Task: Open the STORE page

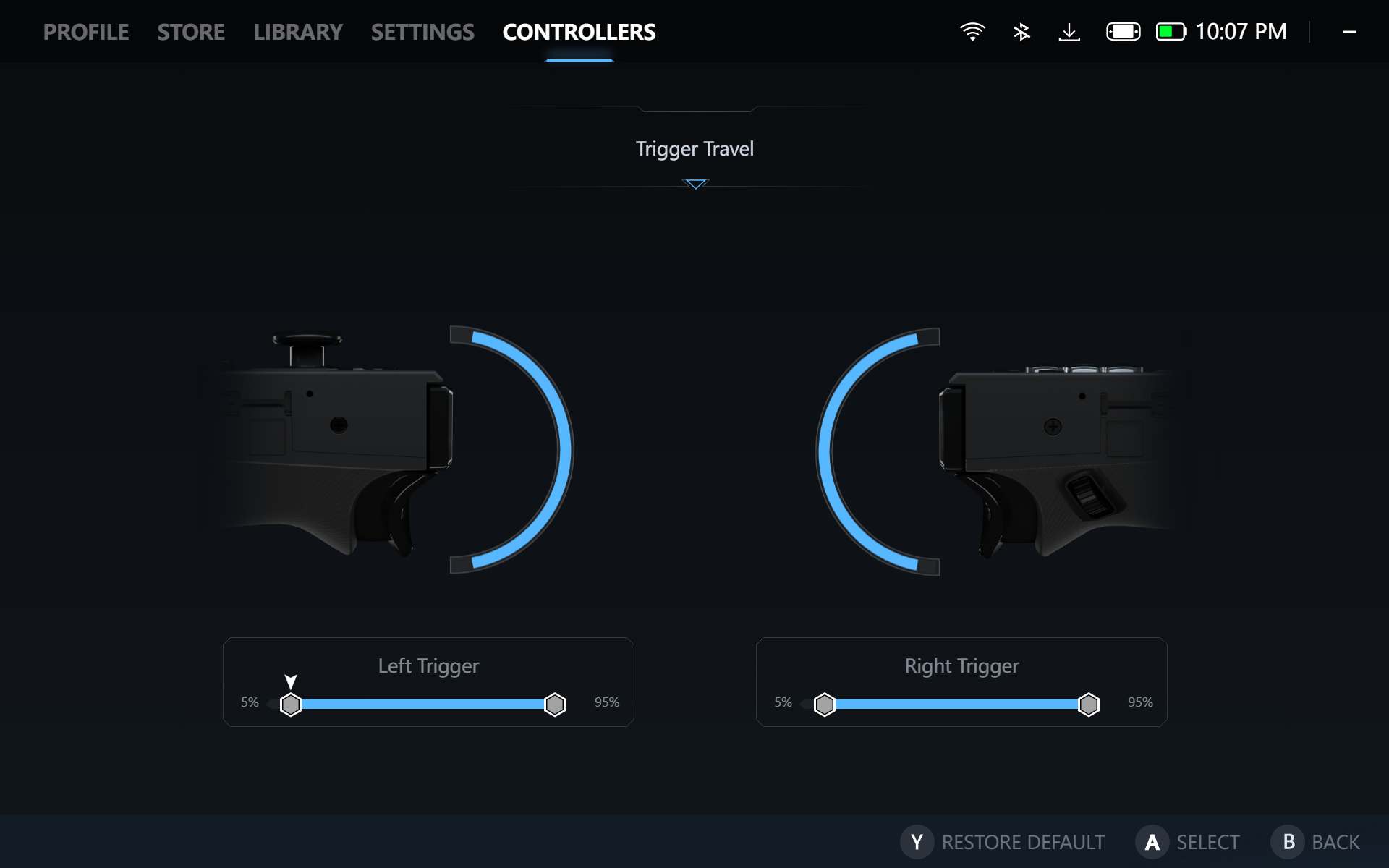Action: [x=191, y=32]
